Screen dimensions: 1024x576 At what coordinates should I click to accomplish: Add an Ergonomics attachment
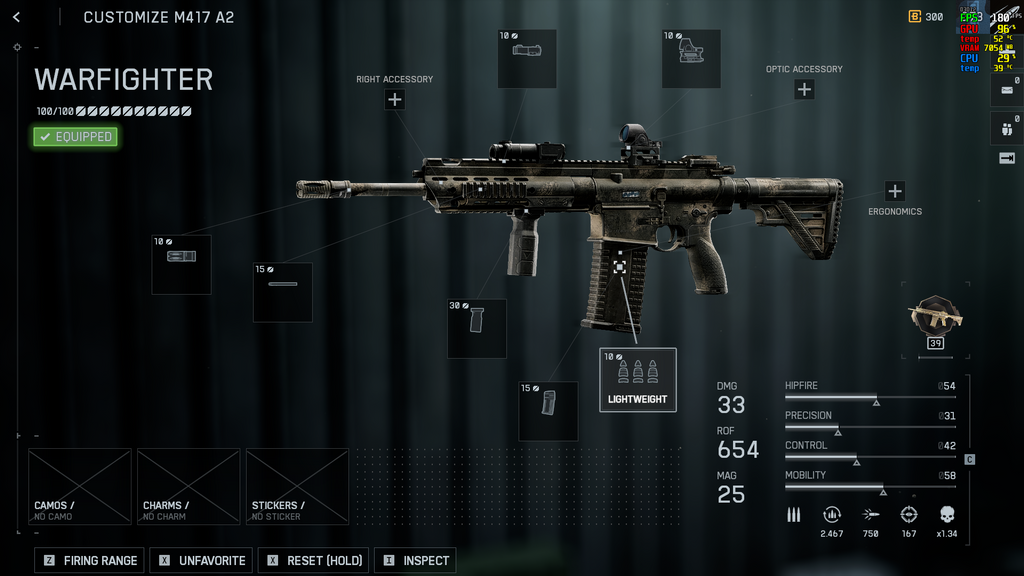[894, 191]
